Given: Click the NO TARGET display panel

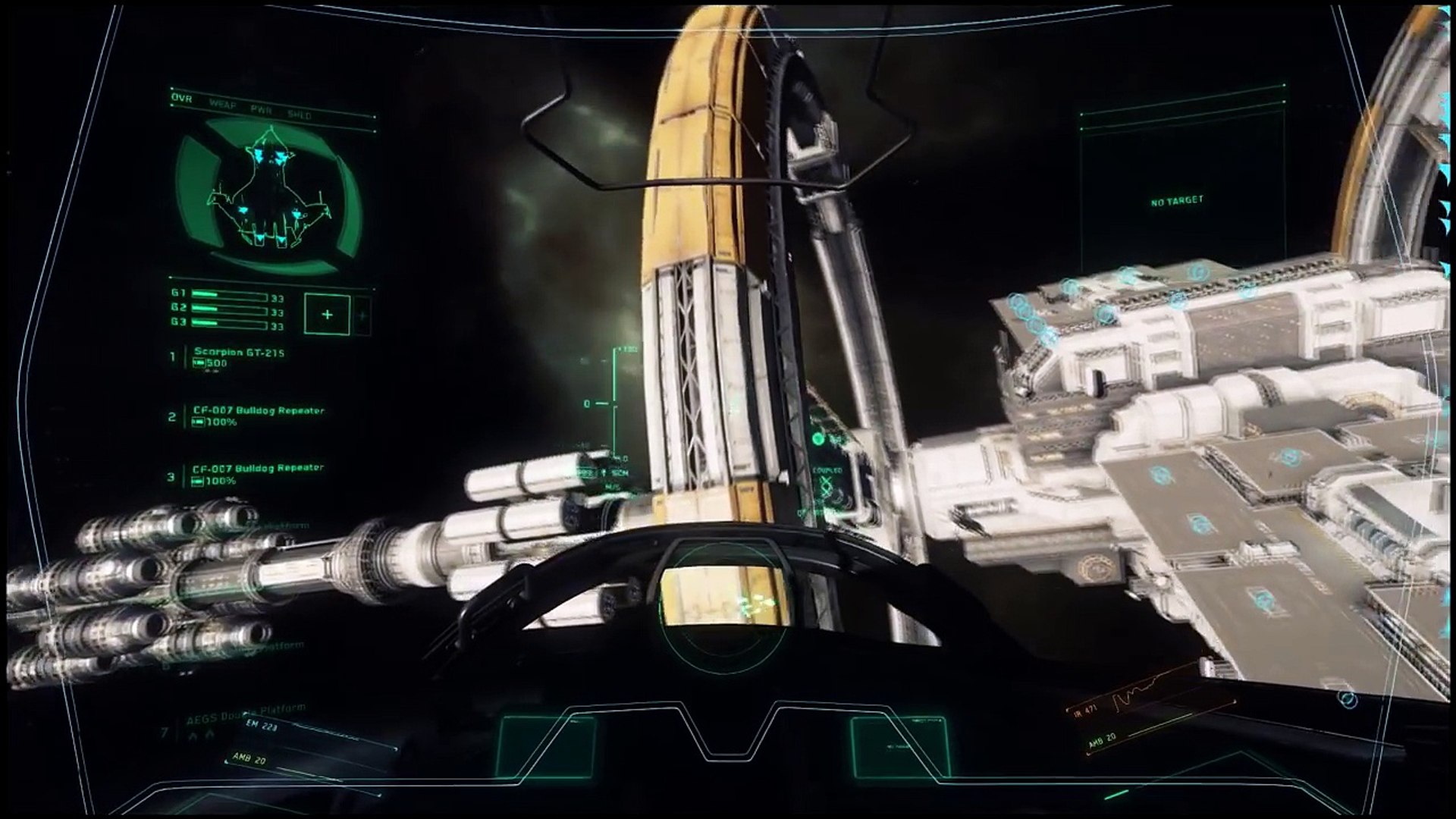Looking at the screenshot, I should point(1176,201).
